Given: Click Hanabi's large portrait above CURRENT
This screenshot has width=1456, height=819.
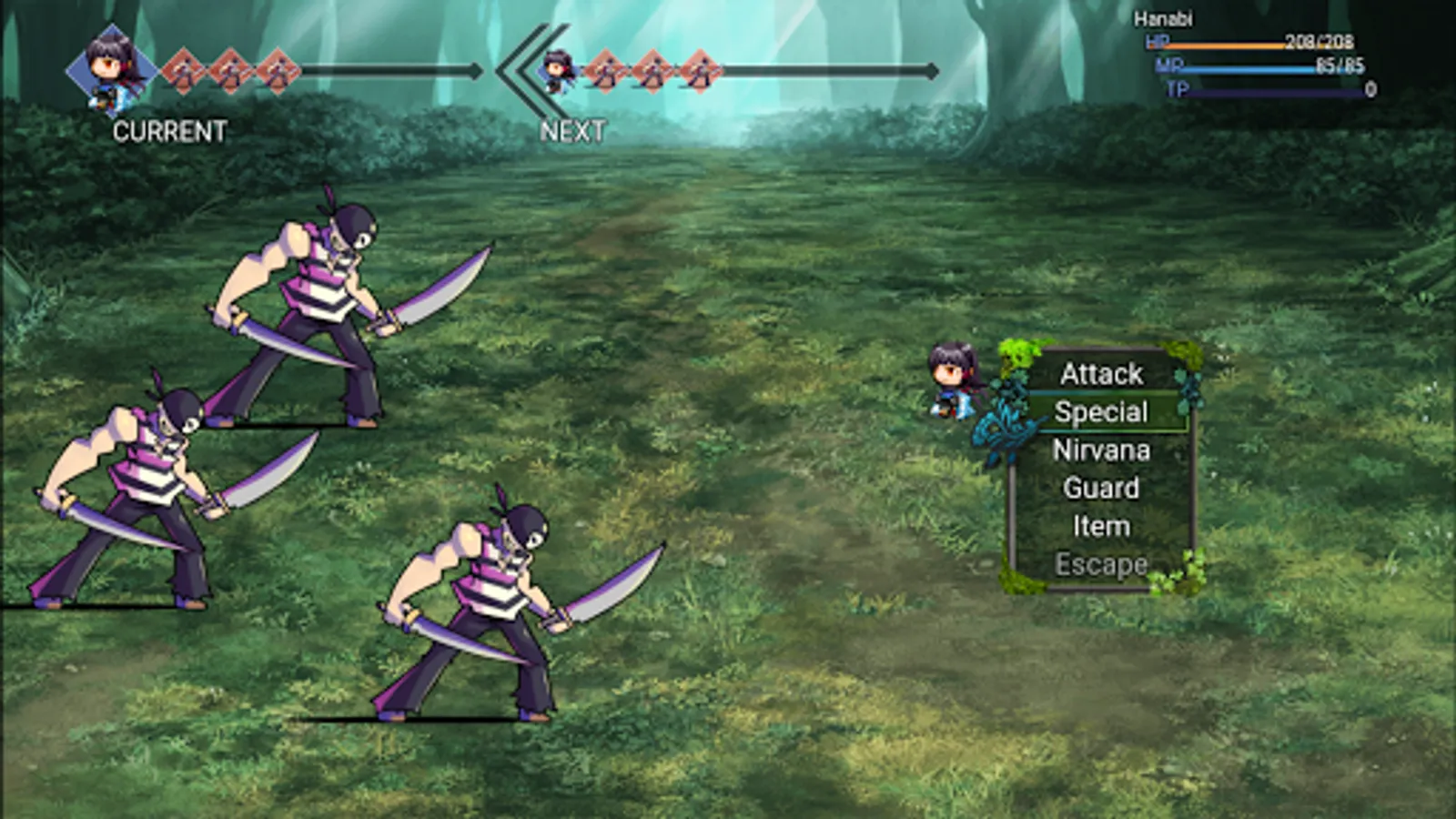Looking at the screenshot, I should 113,70.
